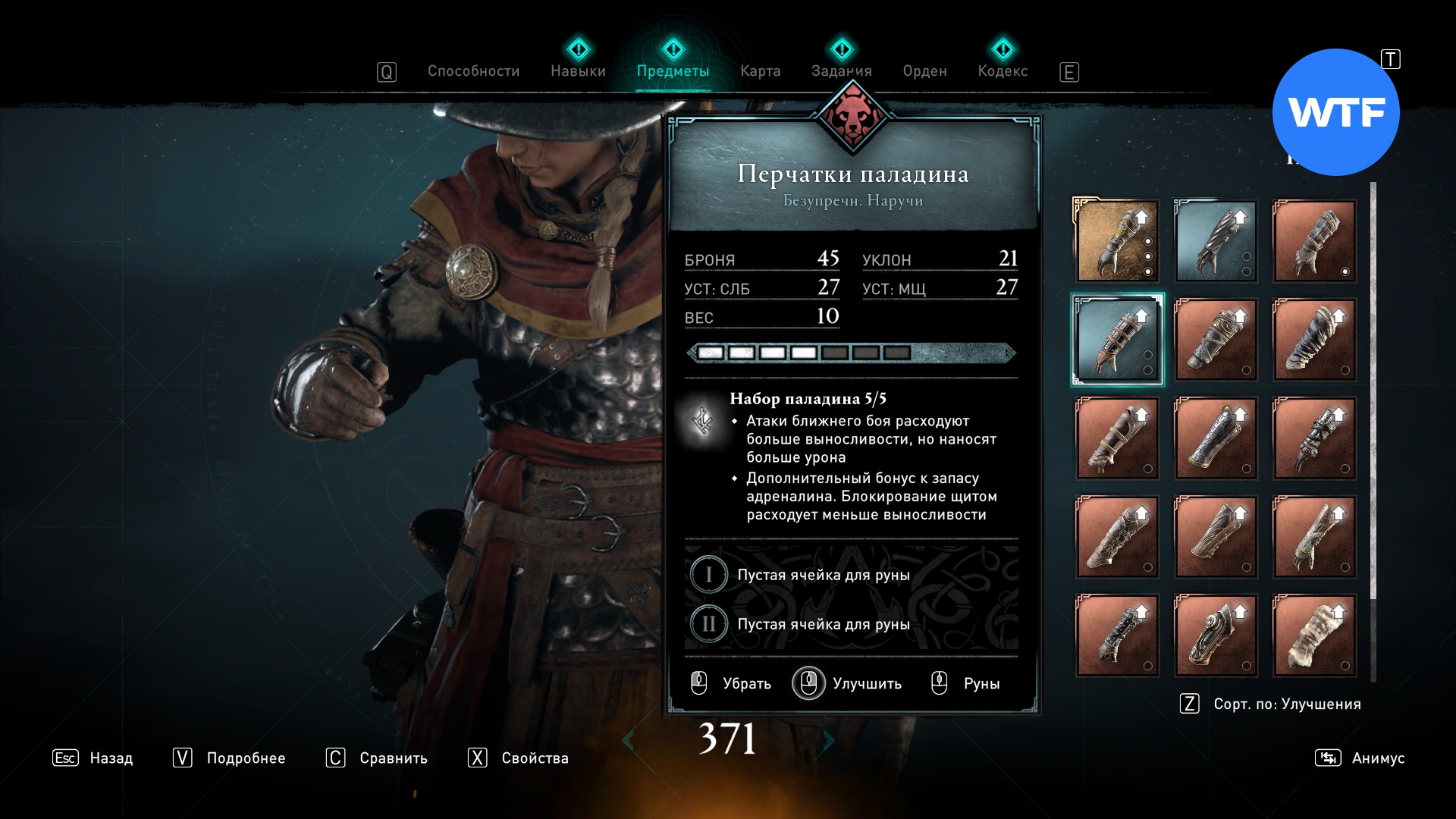Viewport: 1456px width, 819px height.
Task: Click Убрать to unequip the gloves
Action: pyautogui.click(x=732, y=683)
